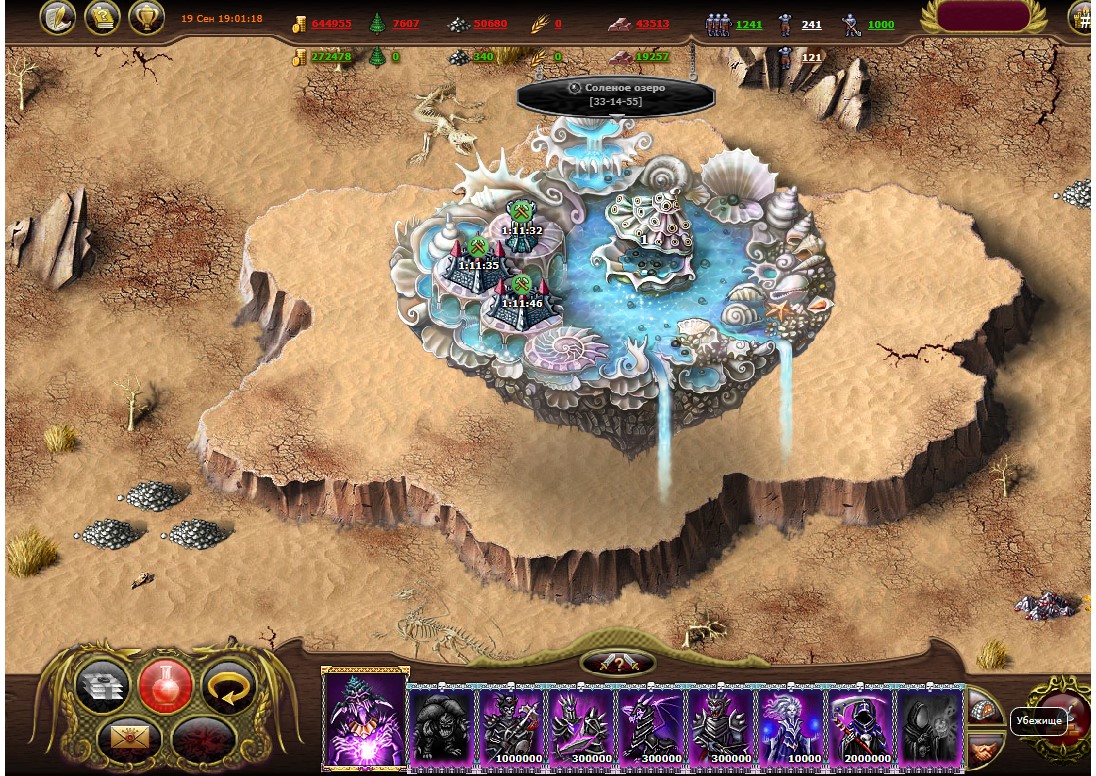The image size is (1096, 776).
Task: Choose the scythe reaper unit with 2000000
Action: pyautogui.click(x=860, y=727)
